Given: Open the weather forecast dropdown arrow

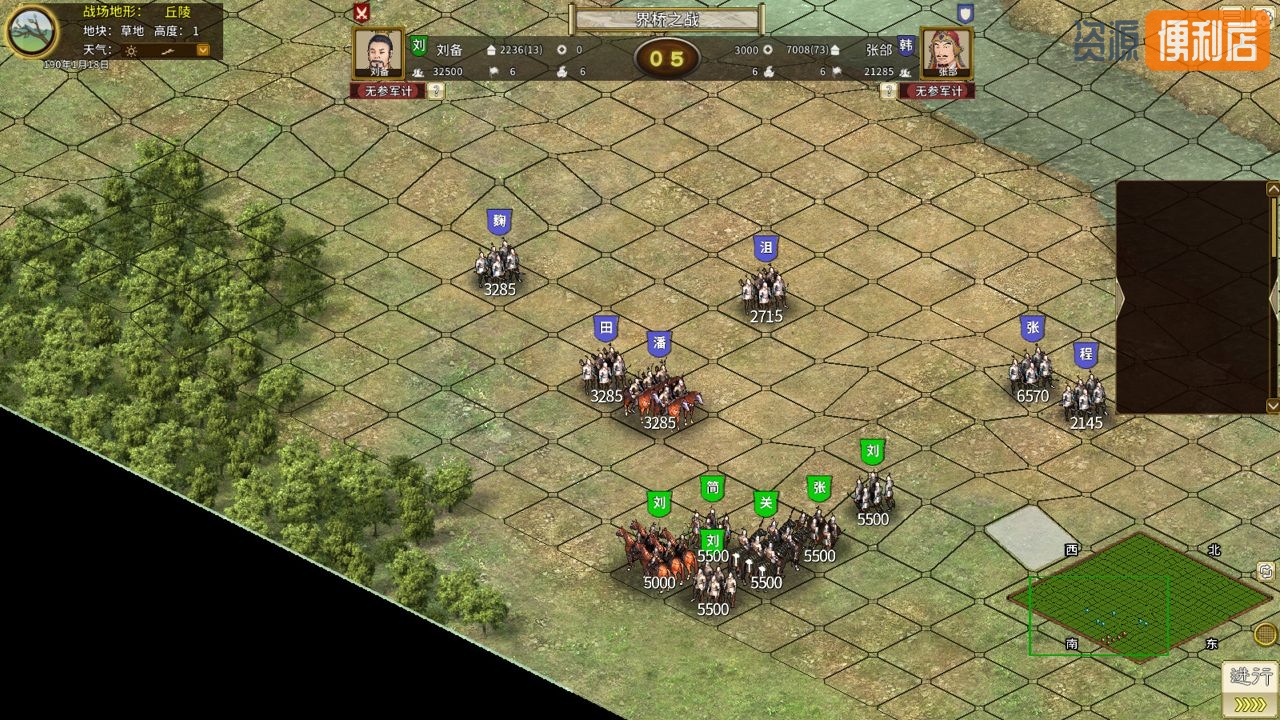Looking at the screenshot, I should click(203, 50).
